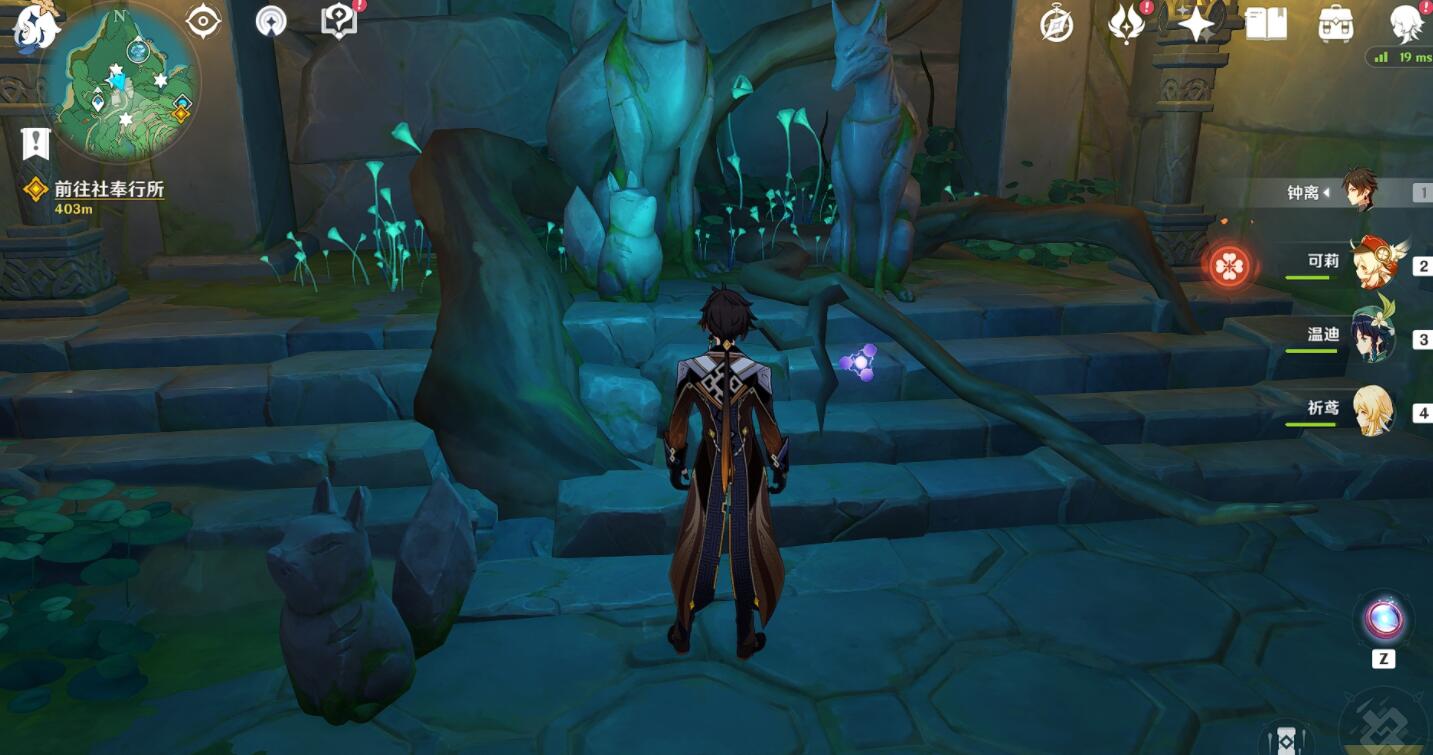Screen dimensions: 1433x755
Task: Open the Paimon main menu
Action: (36, 27)
